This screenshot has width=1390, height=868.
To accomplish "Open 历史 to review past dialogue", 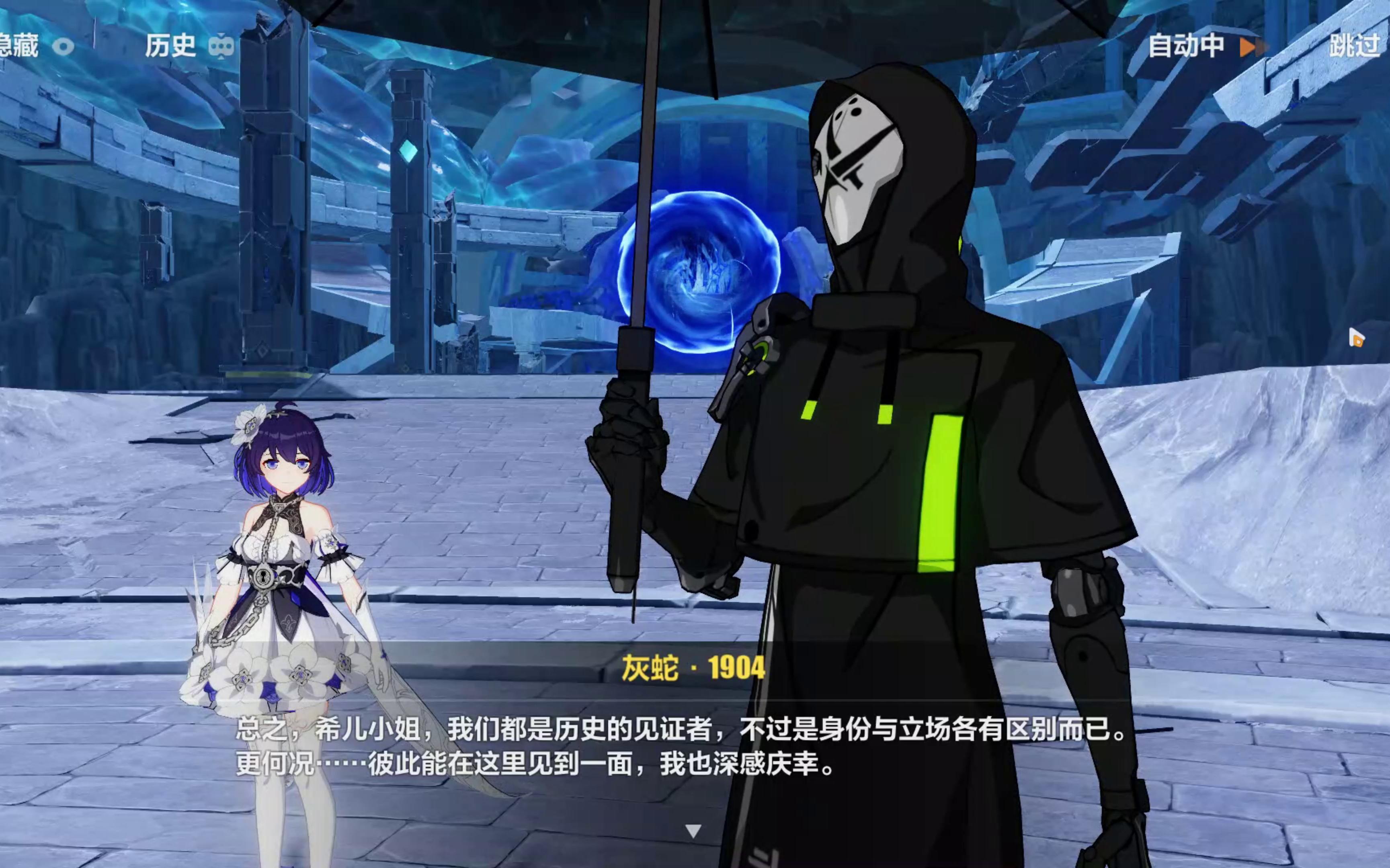I will pos(172,46).
